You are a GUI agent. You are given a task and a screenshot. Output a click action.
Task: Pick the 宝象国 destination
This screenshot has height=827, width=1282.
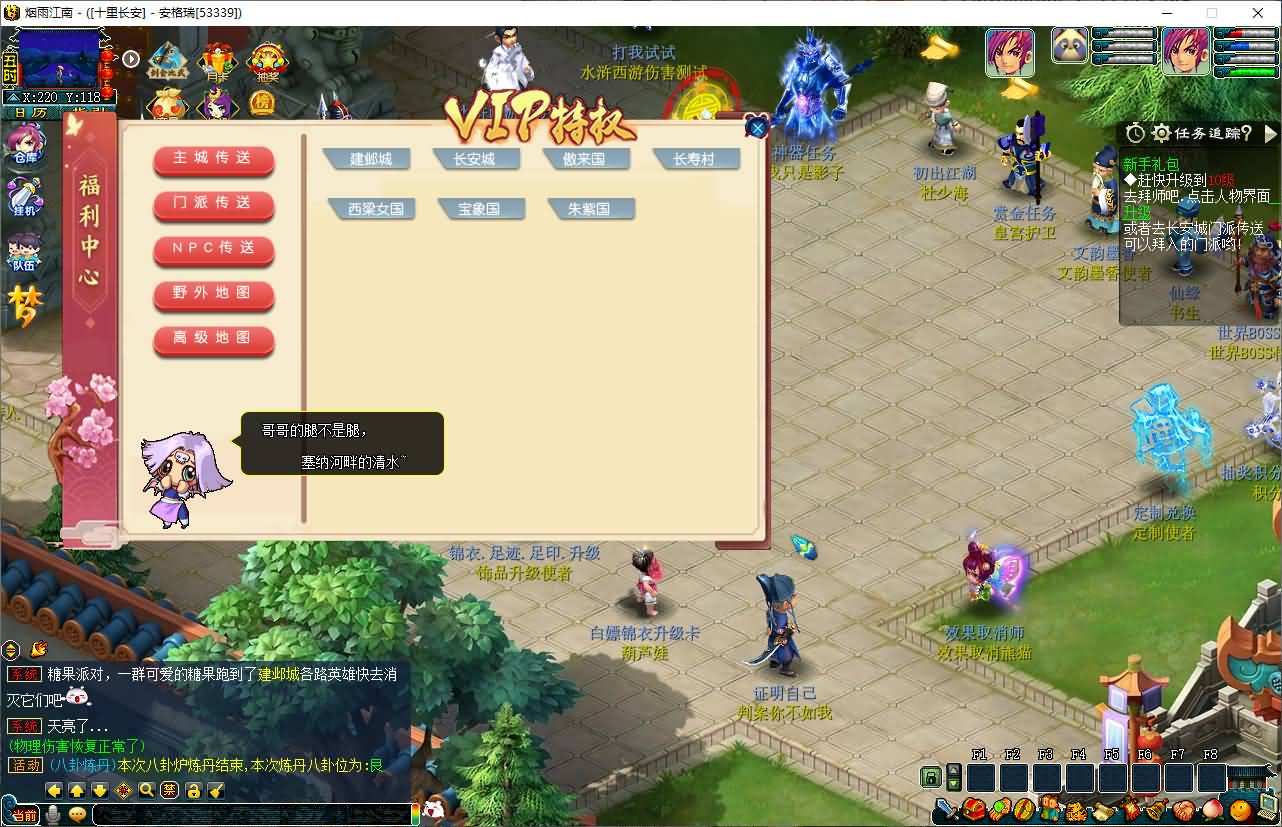[479, 209]
